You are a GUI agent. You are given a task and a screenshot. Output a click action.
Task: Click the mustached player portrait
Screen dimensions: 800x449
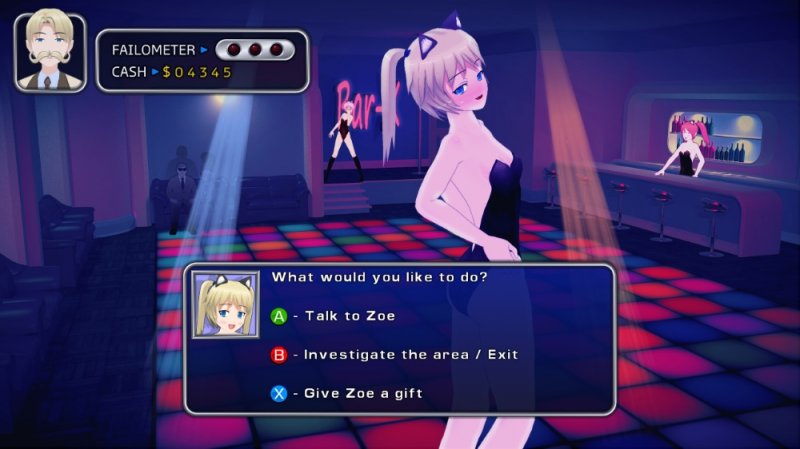tap(49, 52)
